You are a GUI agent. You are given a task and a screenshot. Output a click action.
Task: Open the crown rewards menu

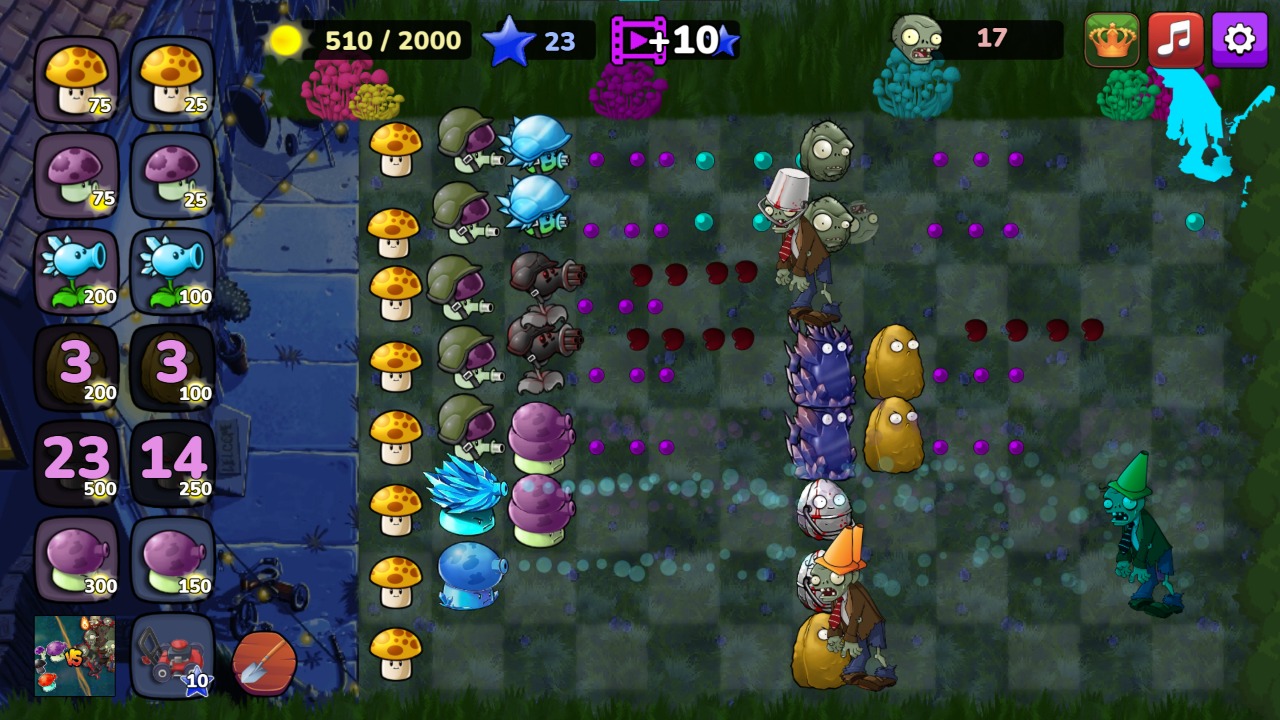[1110, 40]
